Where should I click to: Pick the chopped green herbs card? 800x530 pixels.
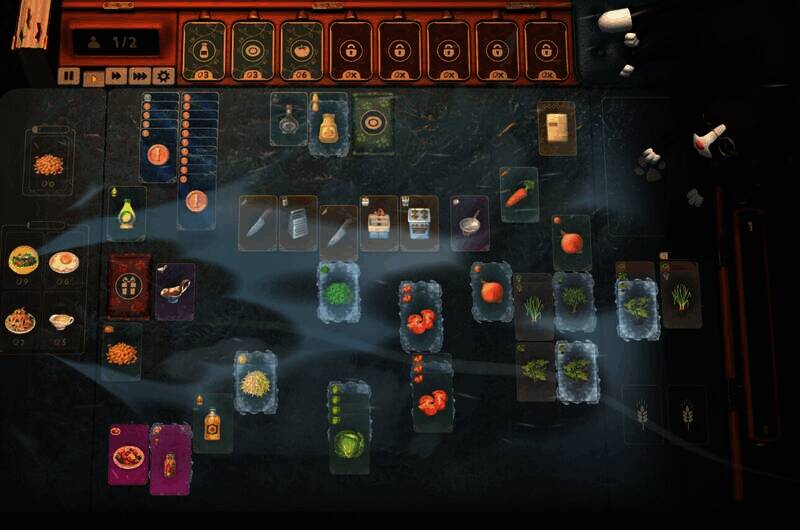[x=338, y=292]
